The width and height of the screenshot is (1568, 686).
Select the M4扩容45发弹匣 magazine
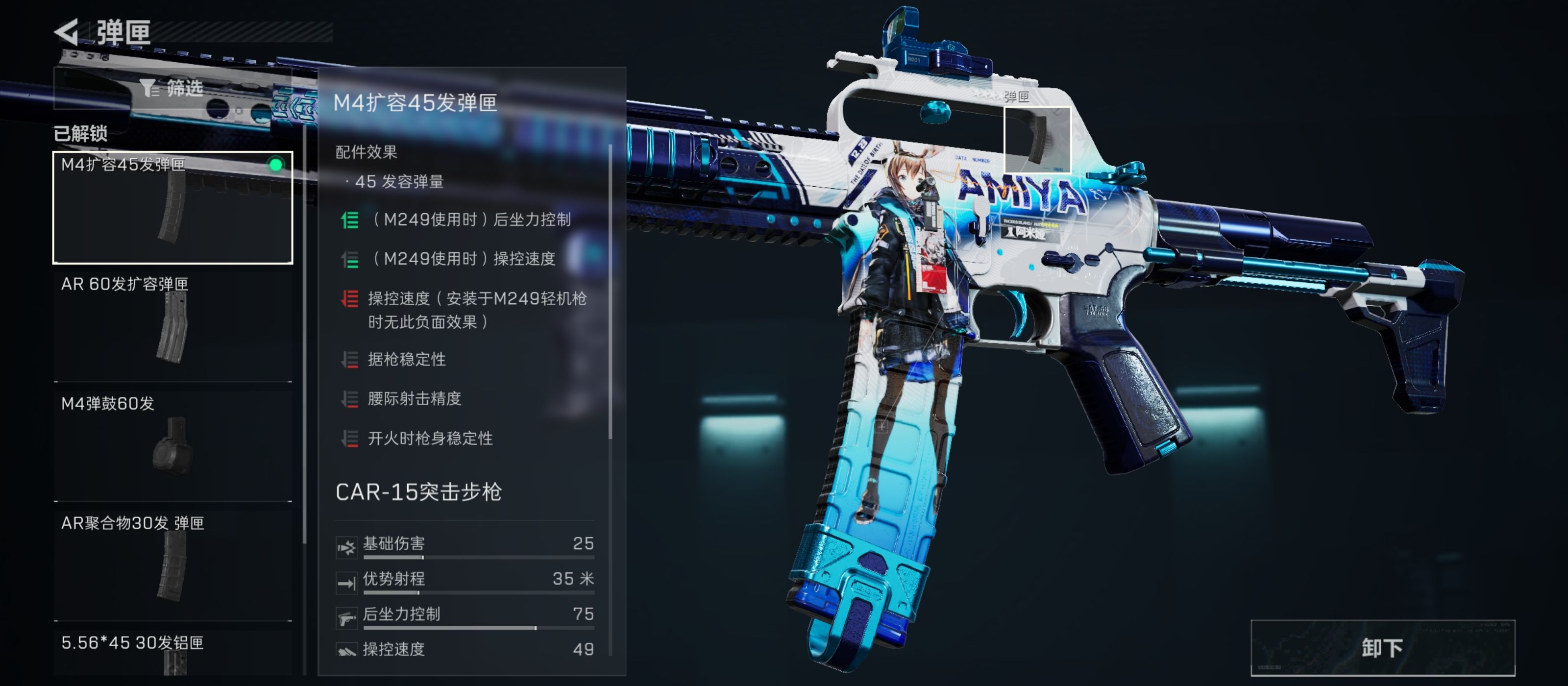pyautogui.click(x=173, y=208)
